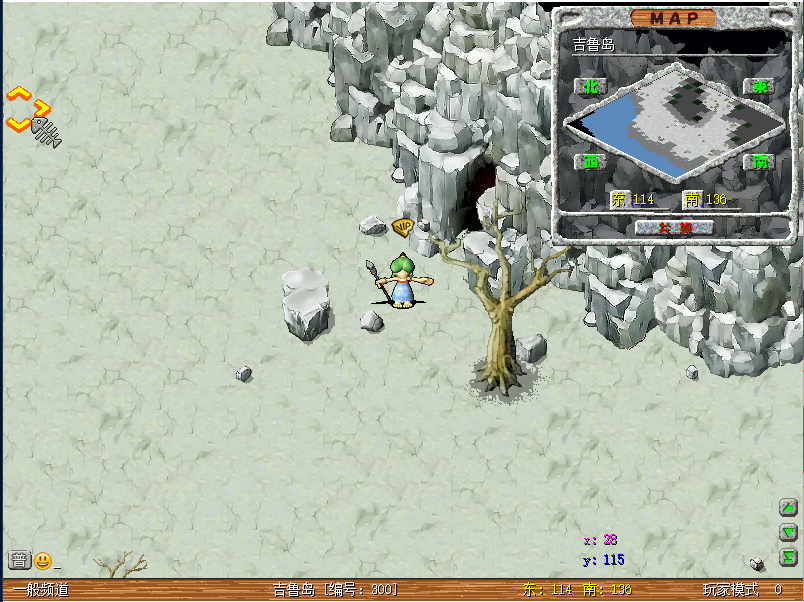Click the 玩家模式 label in the status bar

(x=730, y=590)
